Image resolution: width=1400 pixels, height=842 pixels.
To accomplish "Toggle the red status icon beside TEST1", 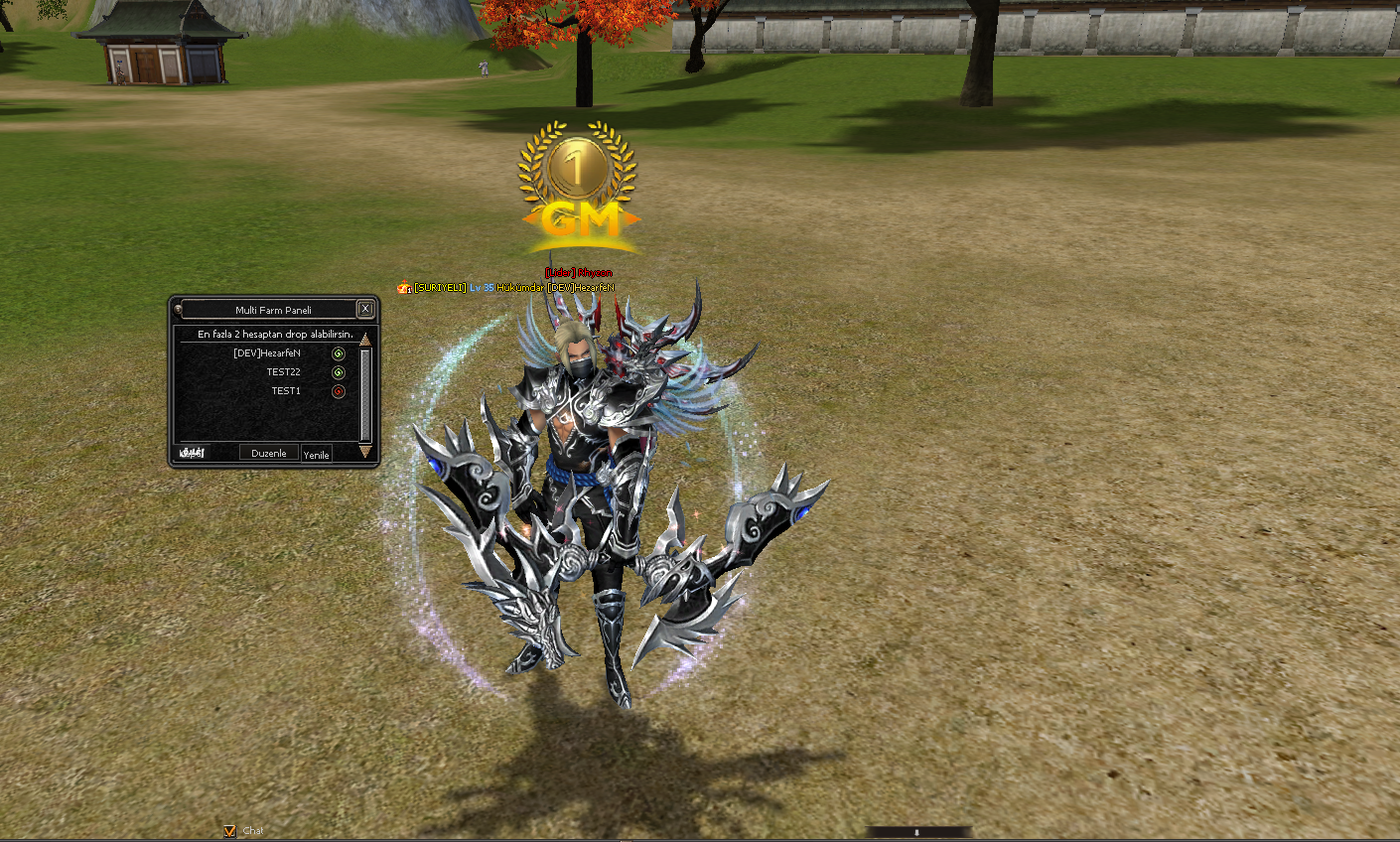I will coord(339,391).
